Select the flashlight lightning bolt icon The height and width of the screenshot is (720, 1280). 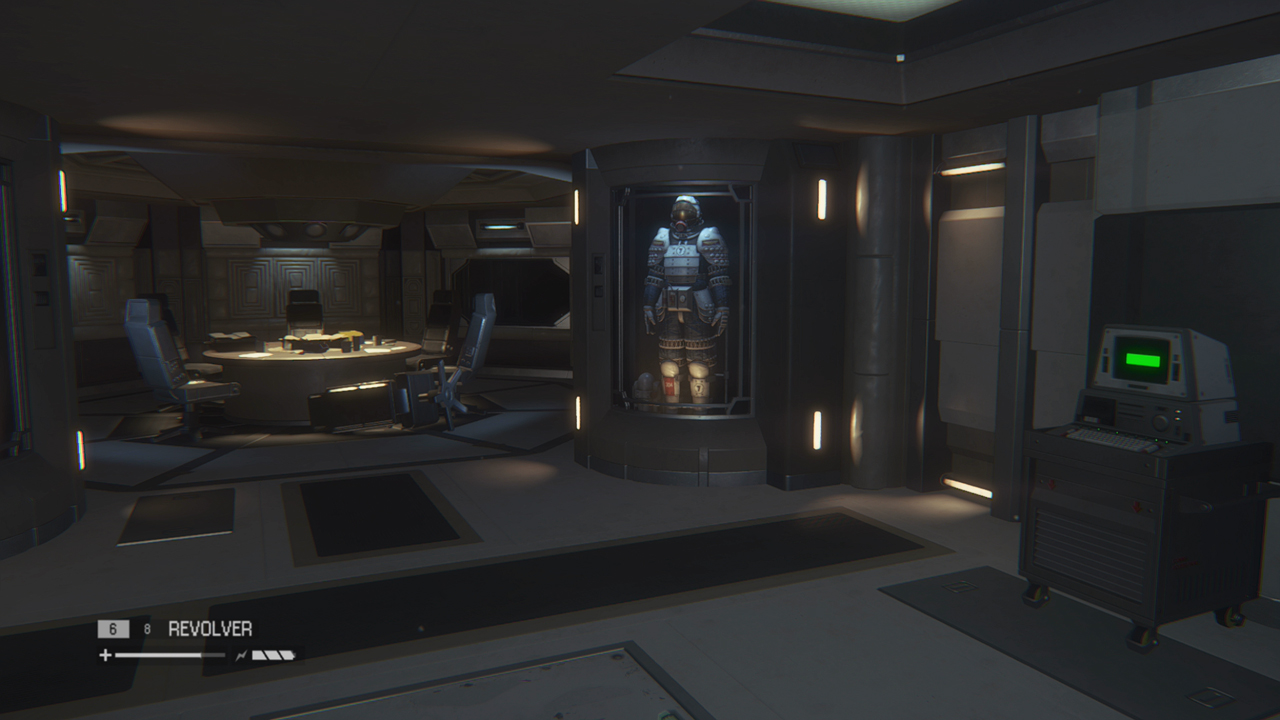[243, 655]
